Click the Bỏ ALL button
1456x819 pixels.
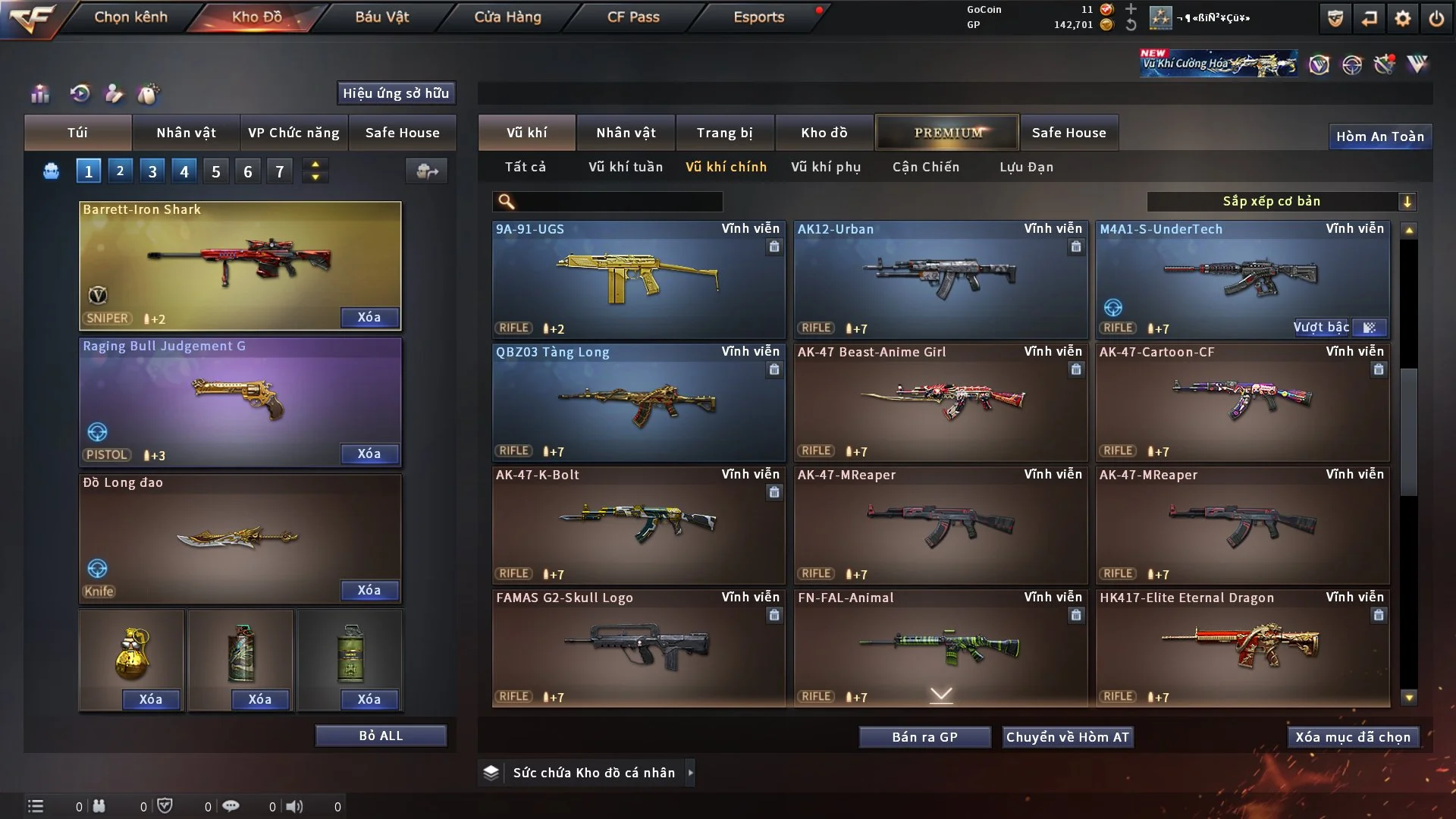(x=381, y=736)
